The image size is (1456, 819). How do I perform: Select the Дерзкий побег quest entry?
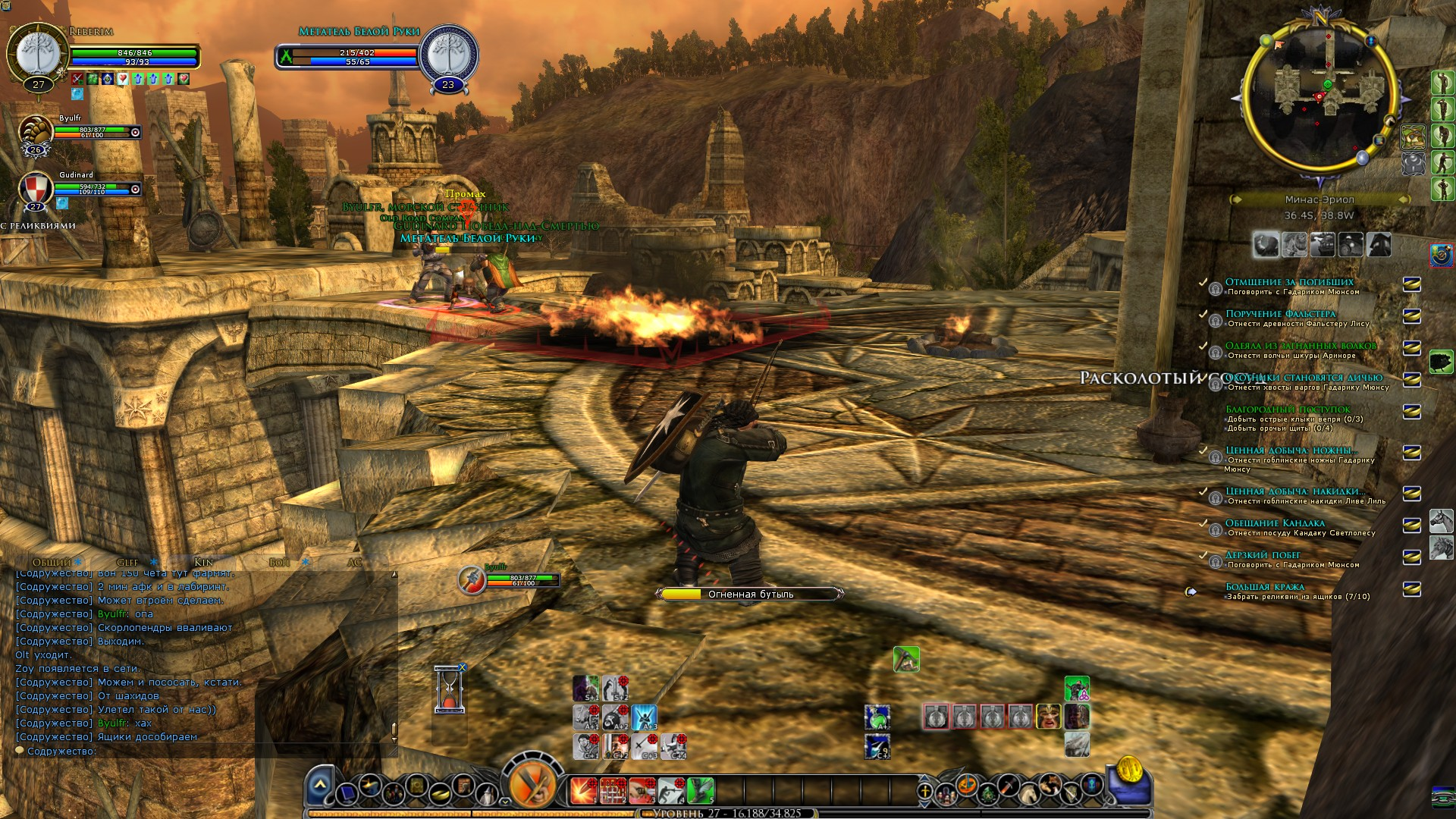pyautogui.click(x=1263, y=554)
